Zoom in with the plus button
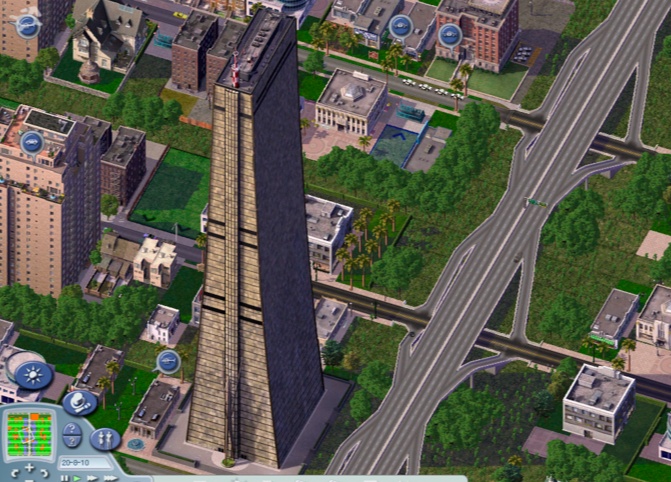This screenshot has height=482, width=671. pyautogui.click(x=29, y=468)
